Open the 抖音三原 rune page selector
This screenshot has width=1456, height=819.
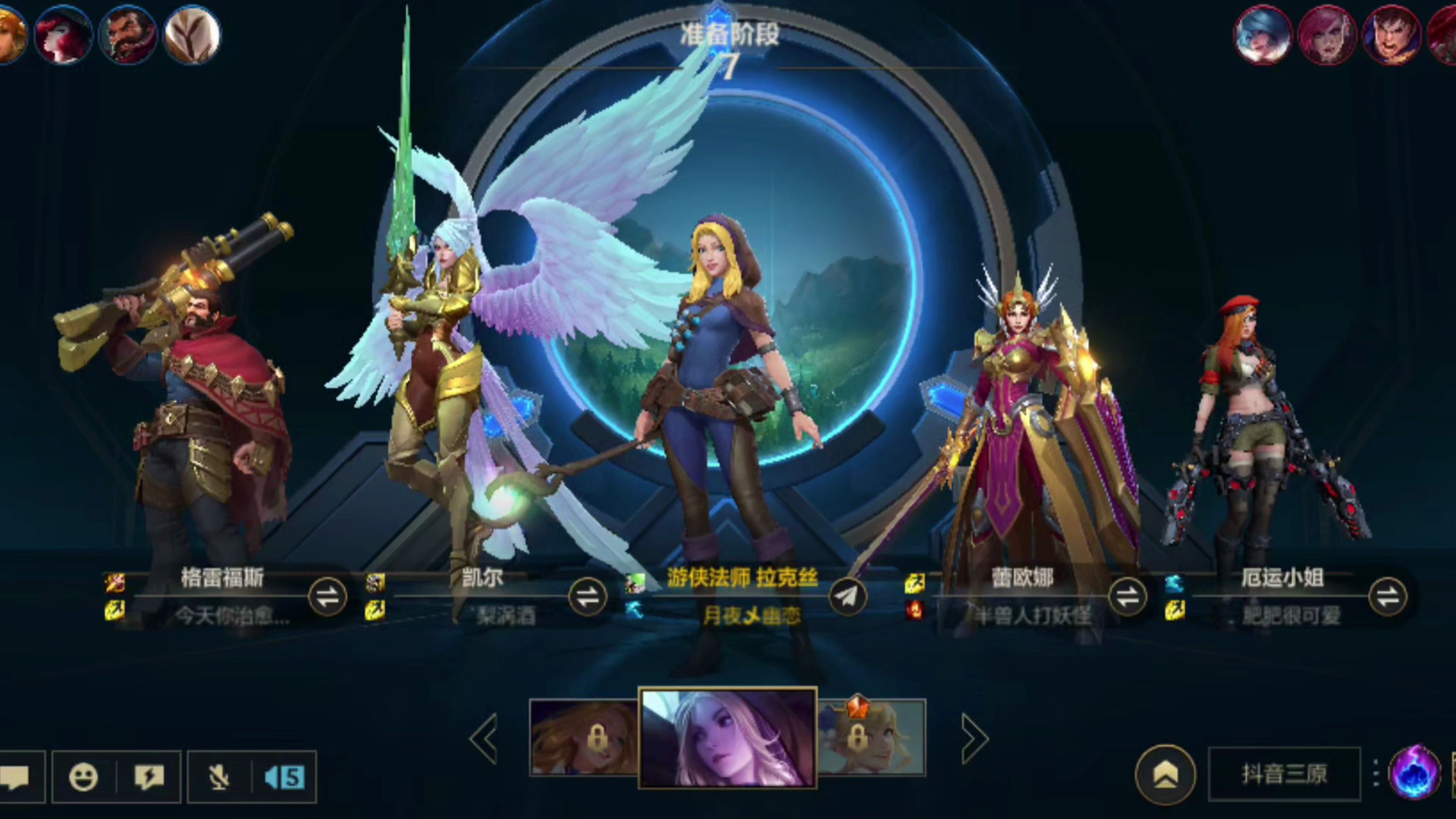pos(1284,774)
